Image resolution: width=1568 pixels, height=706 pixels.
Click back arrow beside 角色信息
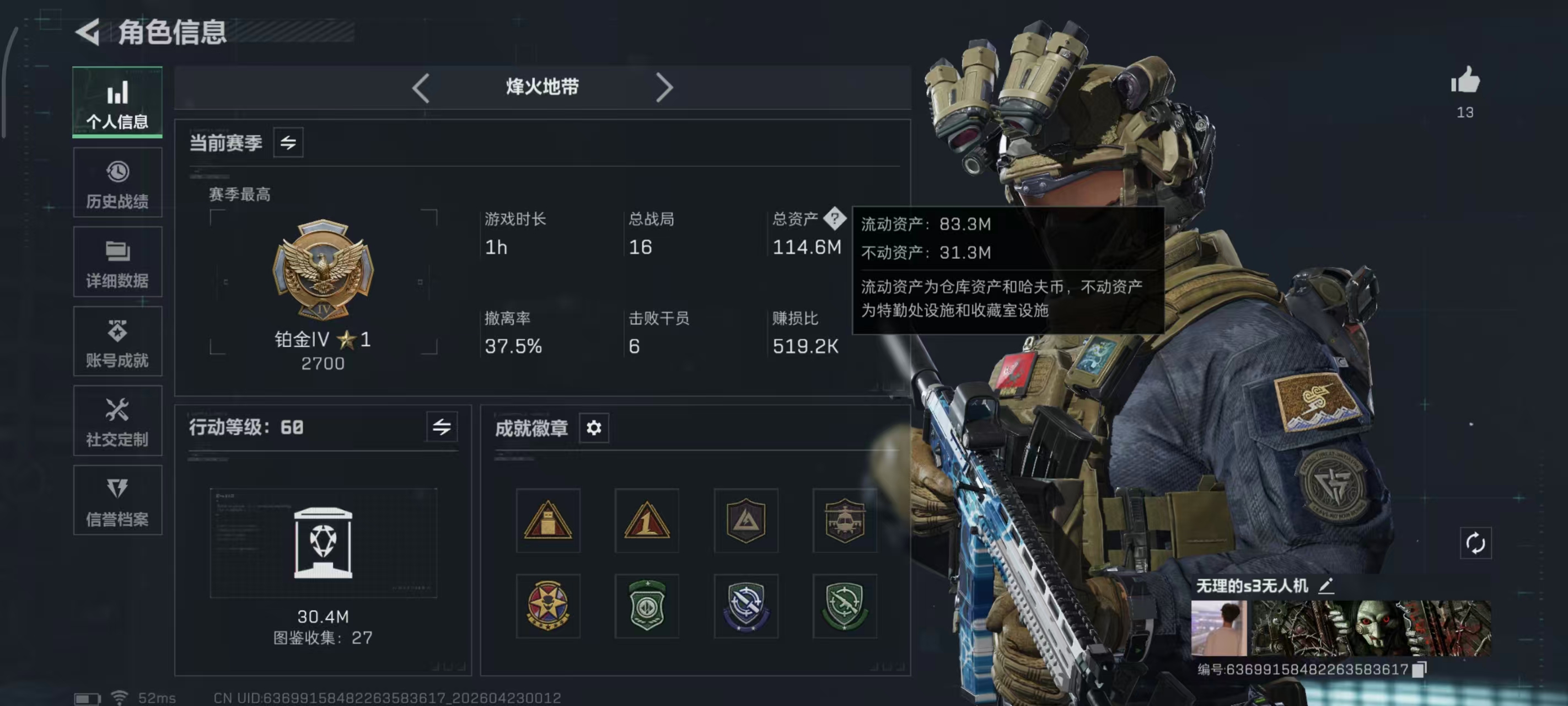88,31
